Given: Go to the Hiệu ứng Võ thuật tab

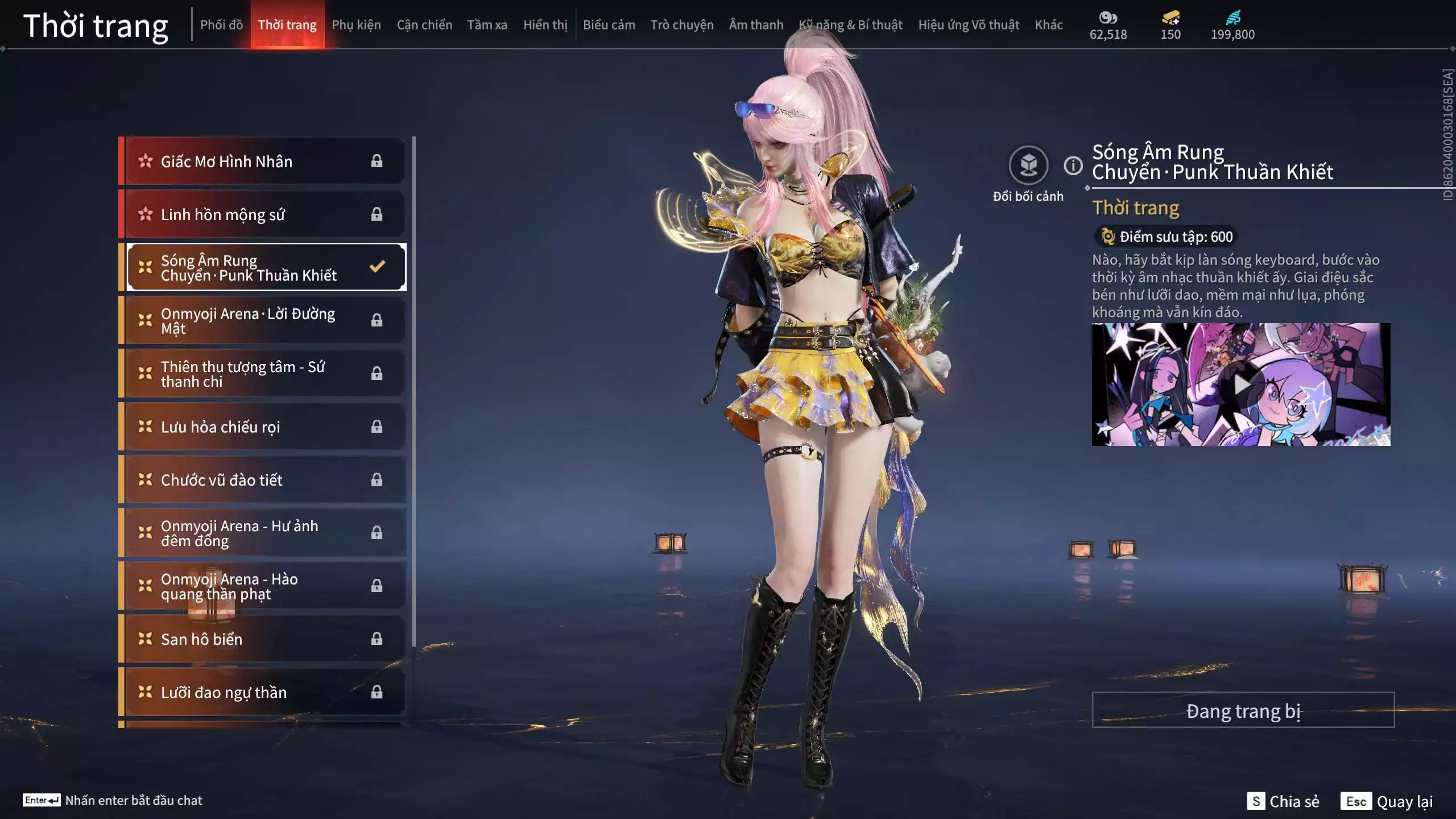Looking at the screenshot, I should (968, 25).
